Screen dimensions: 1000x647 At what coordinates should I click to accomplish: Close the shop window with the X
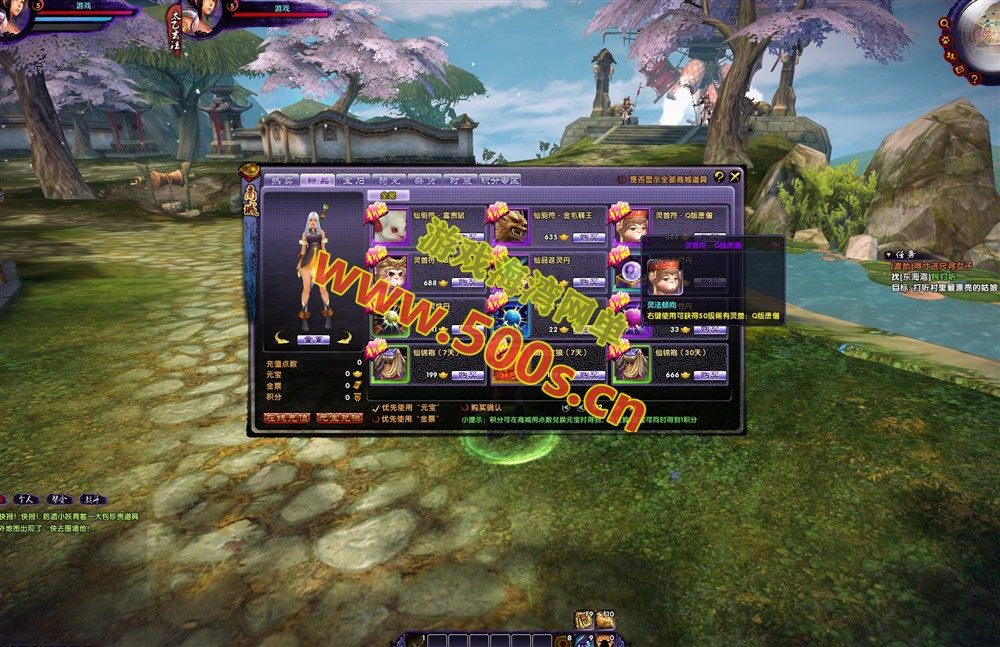(735, 177)
